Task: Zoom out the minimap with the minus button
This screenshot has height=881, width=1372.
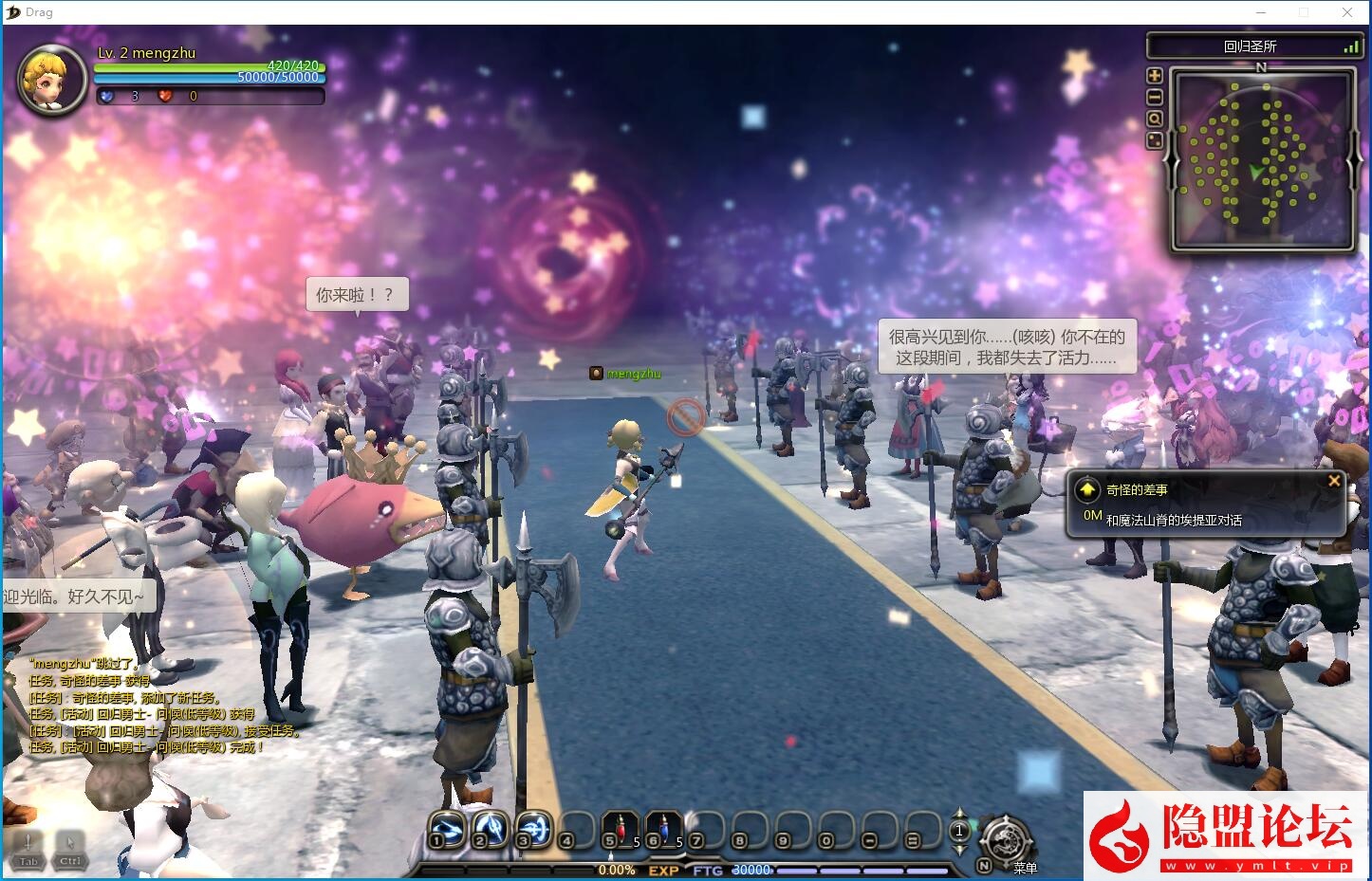Action: coord(1155,98)
